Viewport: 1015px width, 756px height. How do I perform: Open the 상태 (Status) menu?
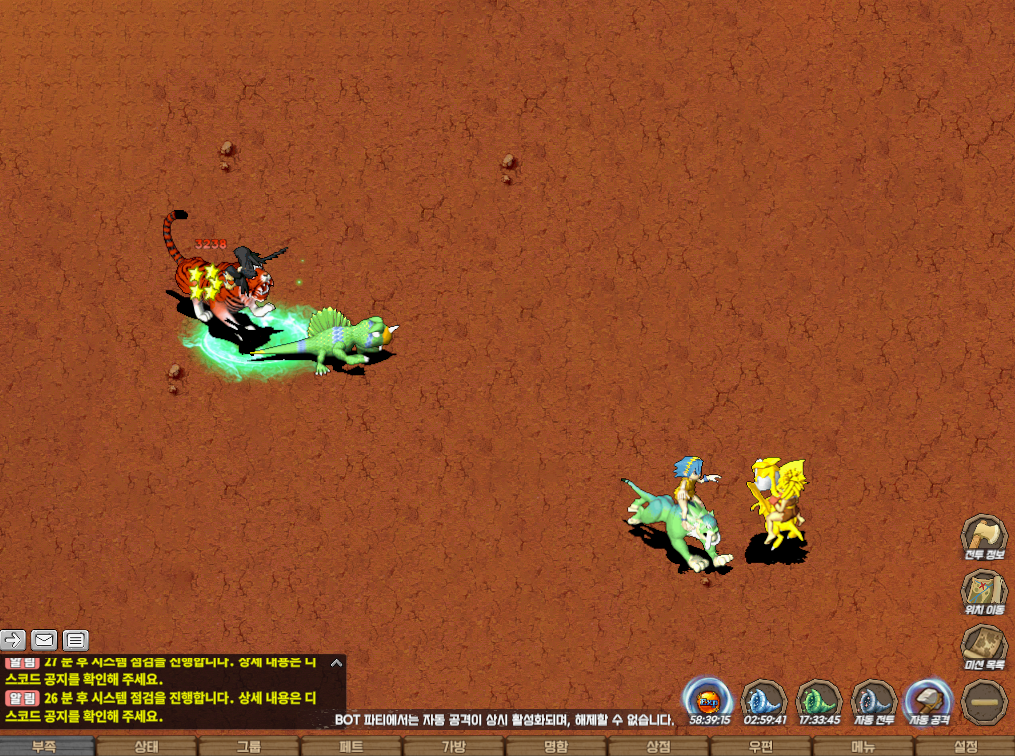coord(146,746)
